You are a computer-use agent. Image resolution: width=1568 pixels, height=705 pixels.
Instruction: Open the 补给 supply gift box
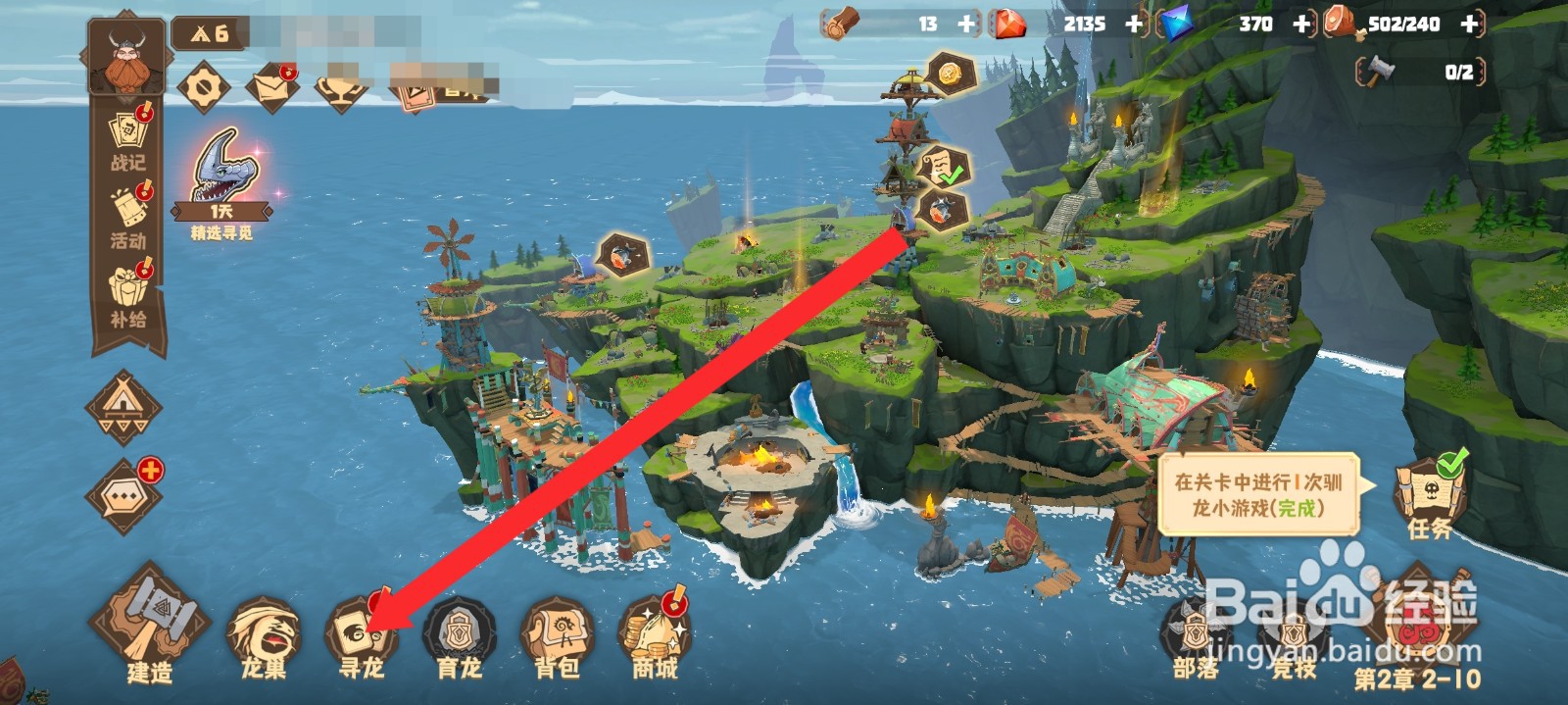point(128,294)
